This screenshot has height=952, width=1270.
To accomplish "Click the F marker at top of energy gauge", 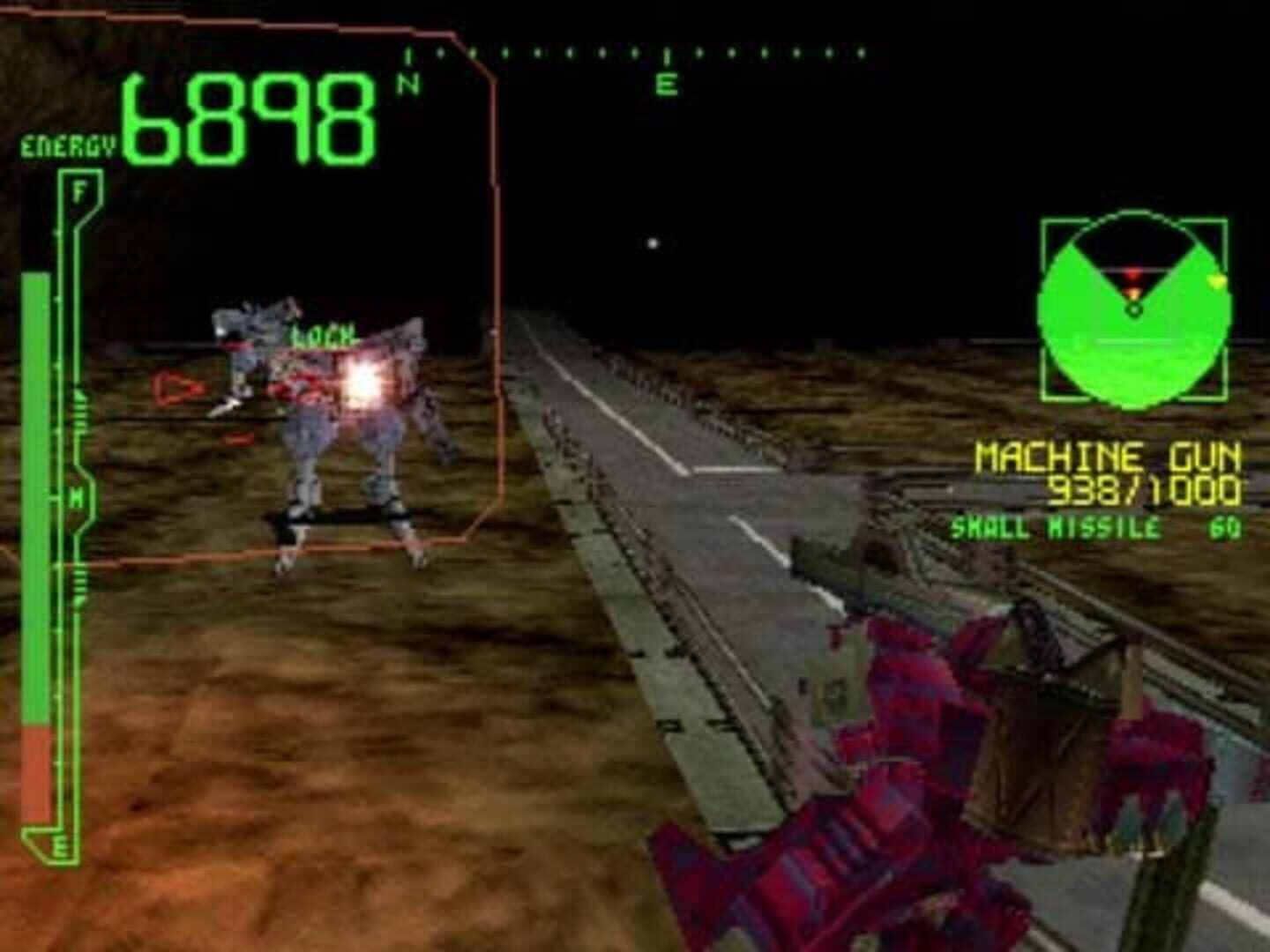I will 80,189.
